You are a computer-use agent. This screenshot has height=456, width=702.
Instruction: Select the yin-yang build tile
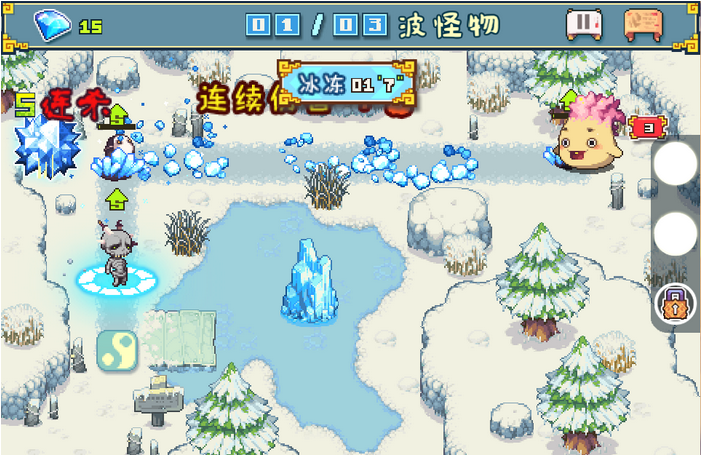tap(117, 350)
